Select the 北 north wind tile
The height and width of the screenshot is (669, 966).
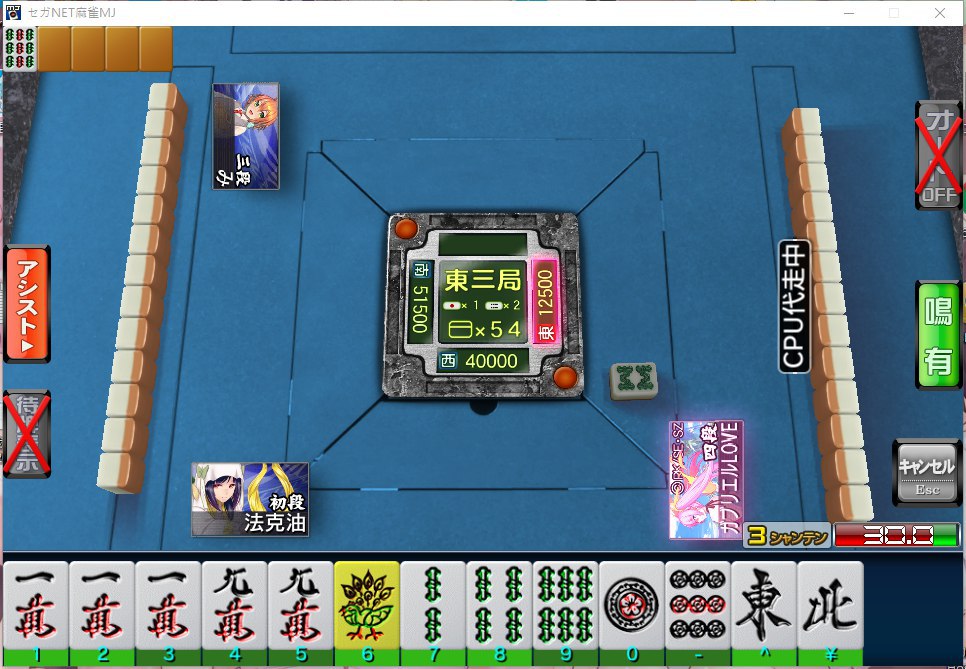coord(829,607)
